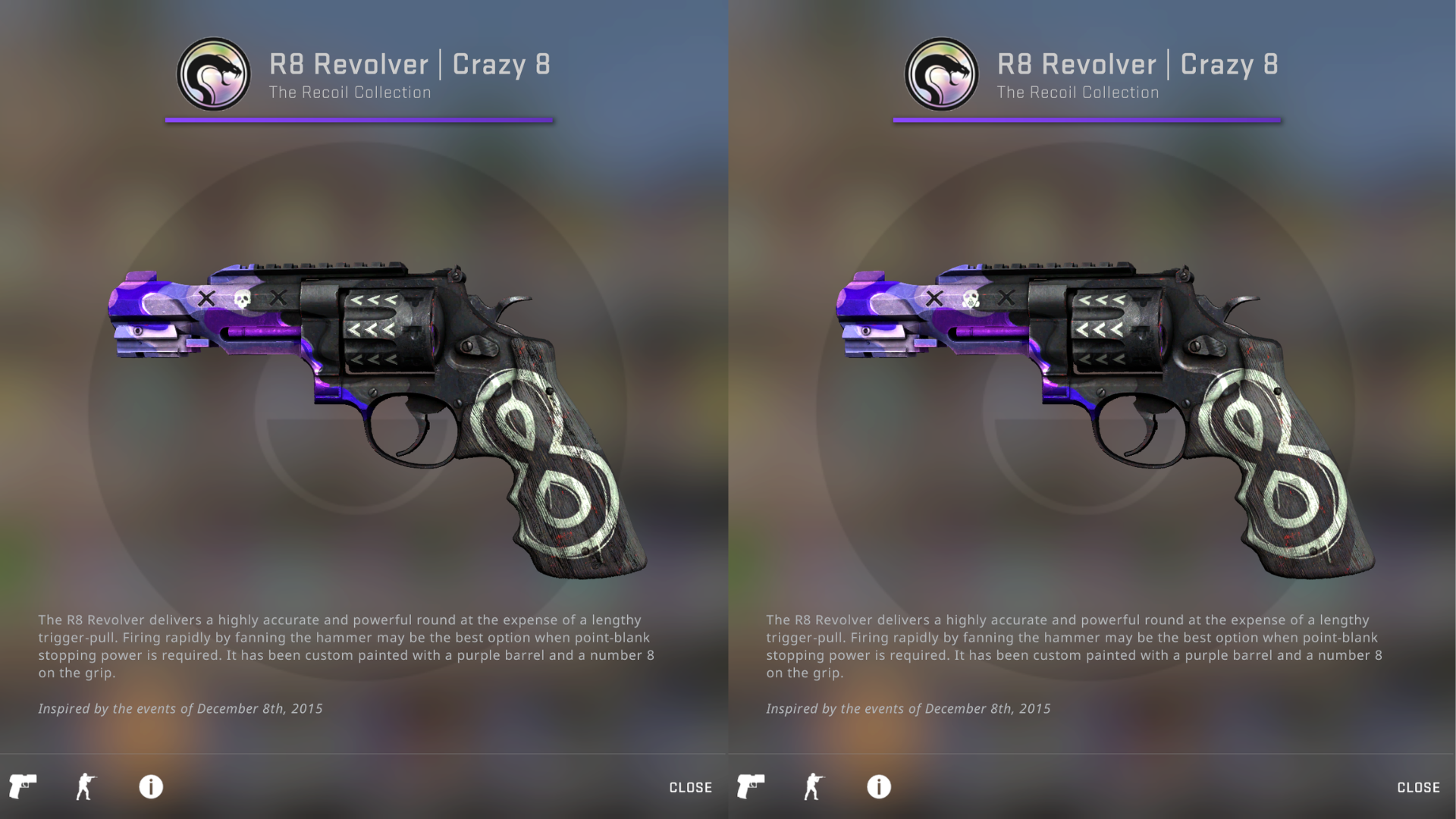View weapon on character in left panel
The height and width of the screenshot is (819, 1456).
pyautogui.click(x=86, y=786)
